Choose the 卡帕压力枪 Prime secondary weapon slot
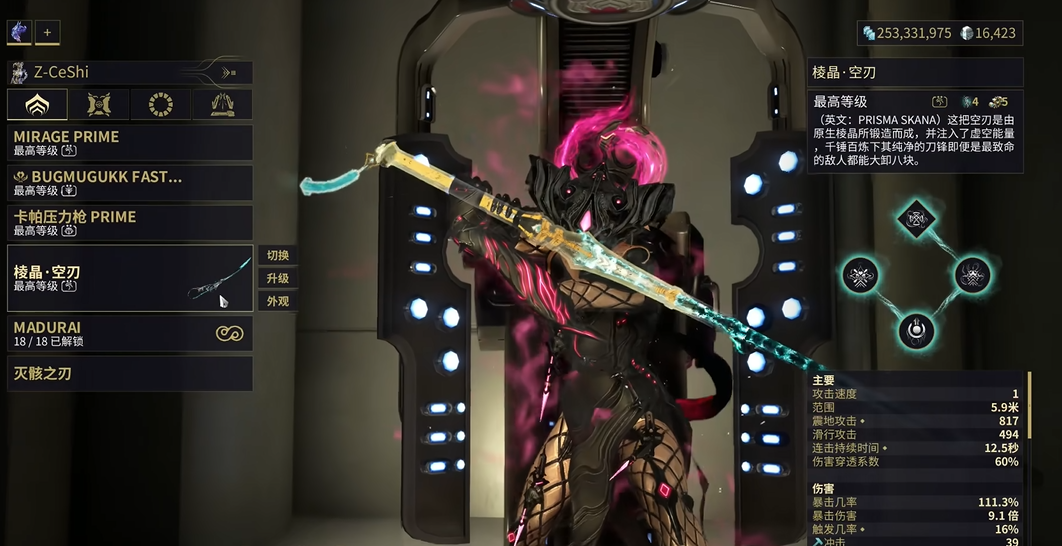This screenshot has width=1062, height=546. (130, 223)
